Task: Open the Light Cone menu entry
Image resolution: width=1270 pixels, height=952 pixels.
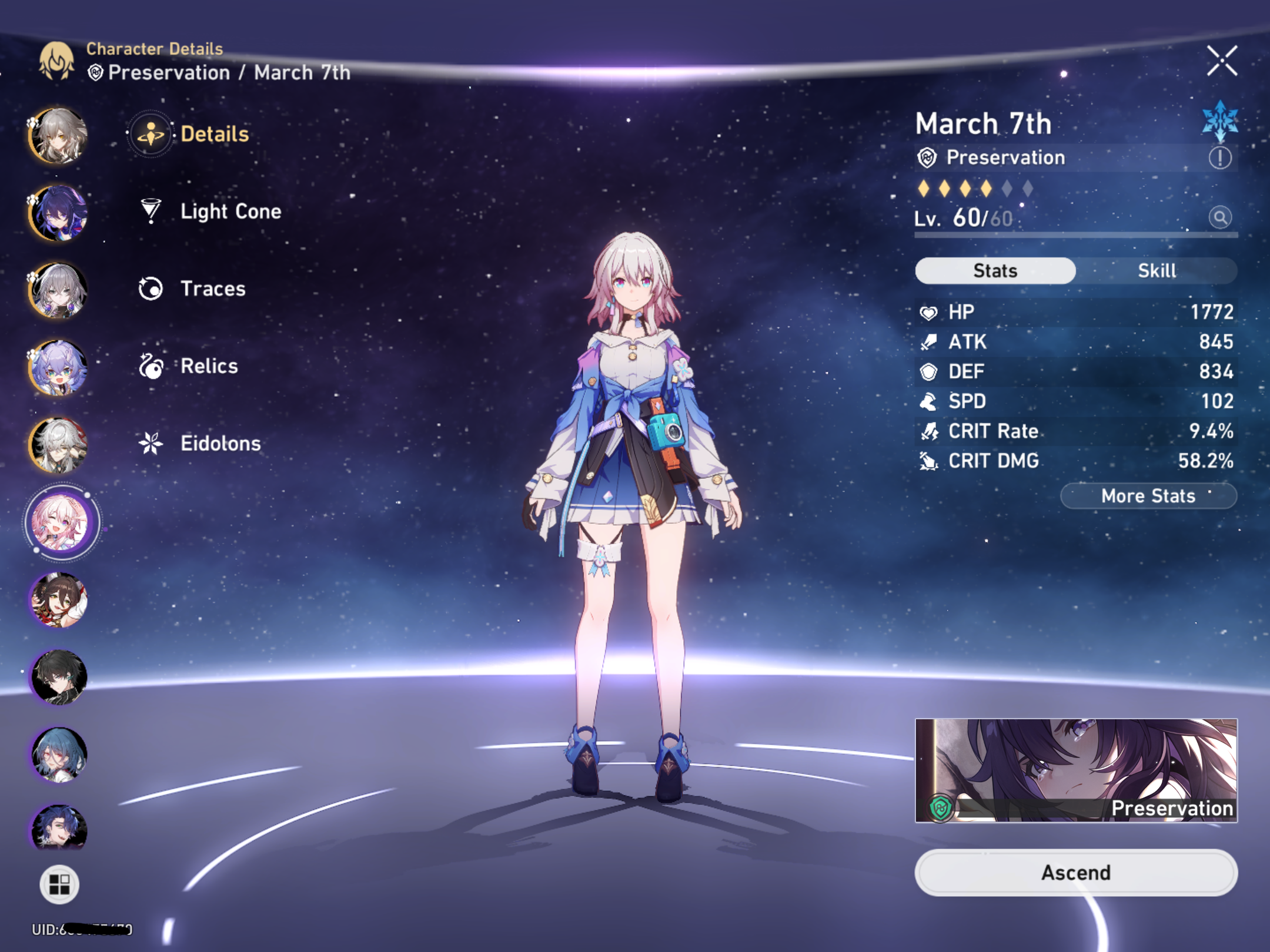Action: (x=230, y=212)
